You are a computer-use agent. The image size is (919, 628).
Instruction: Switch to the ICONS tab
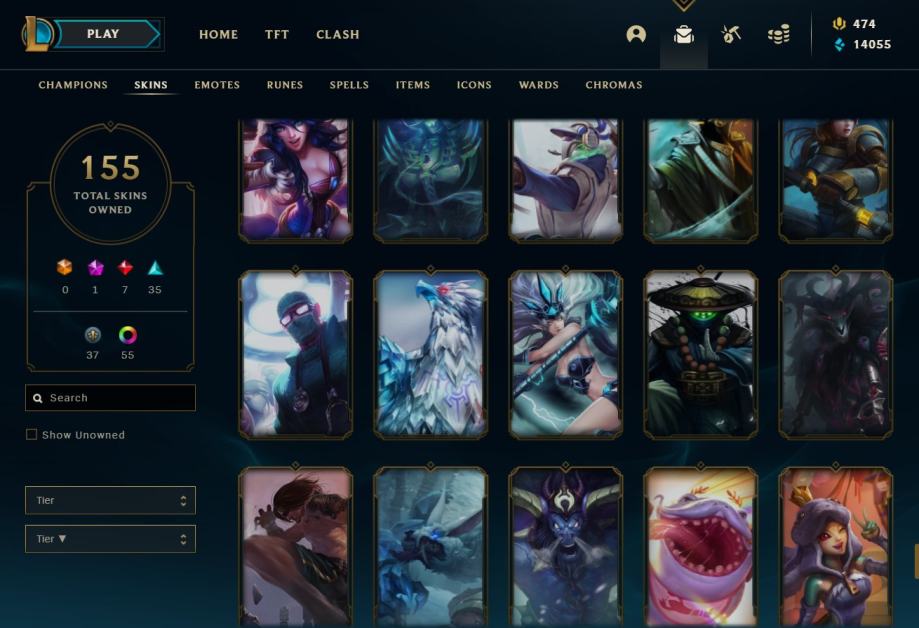point(474,85)
